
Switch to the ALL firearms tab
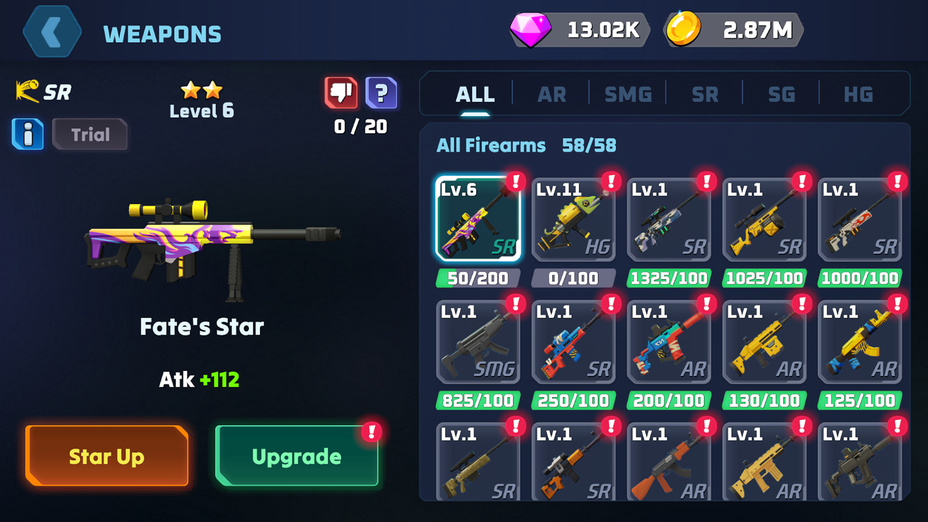point(475,94)
